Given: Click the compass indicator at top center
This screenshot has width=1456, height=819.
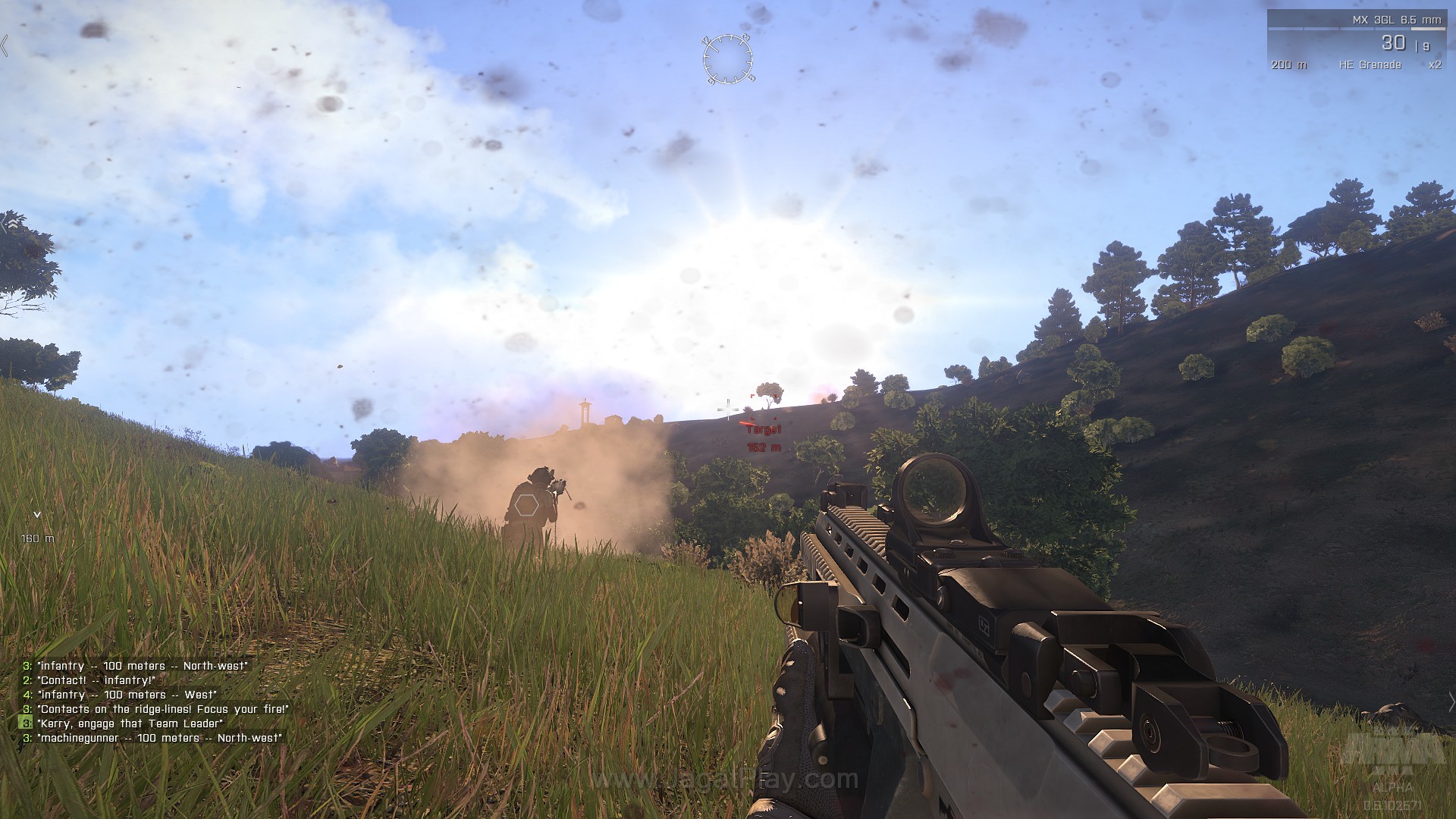Looking at the screenshot, I should point(726,59).
